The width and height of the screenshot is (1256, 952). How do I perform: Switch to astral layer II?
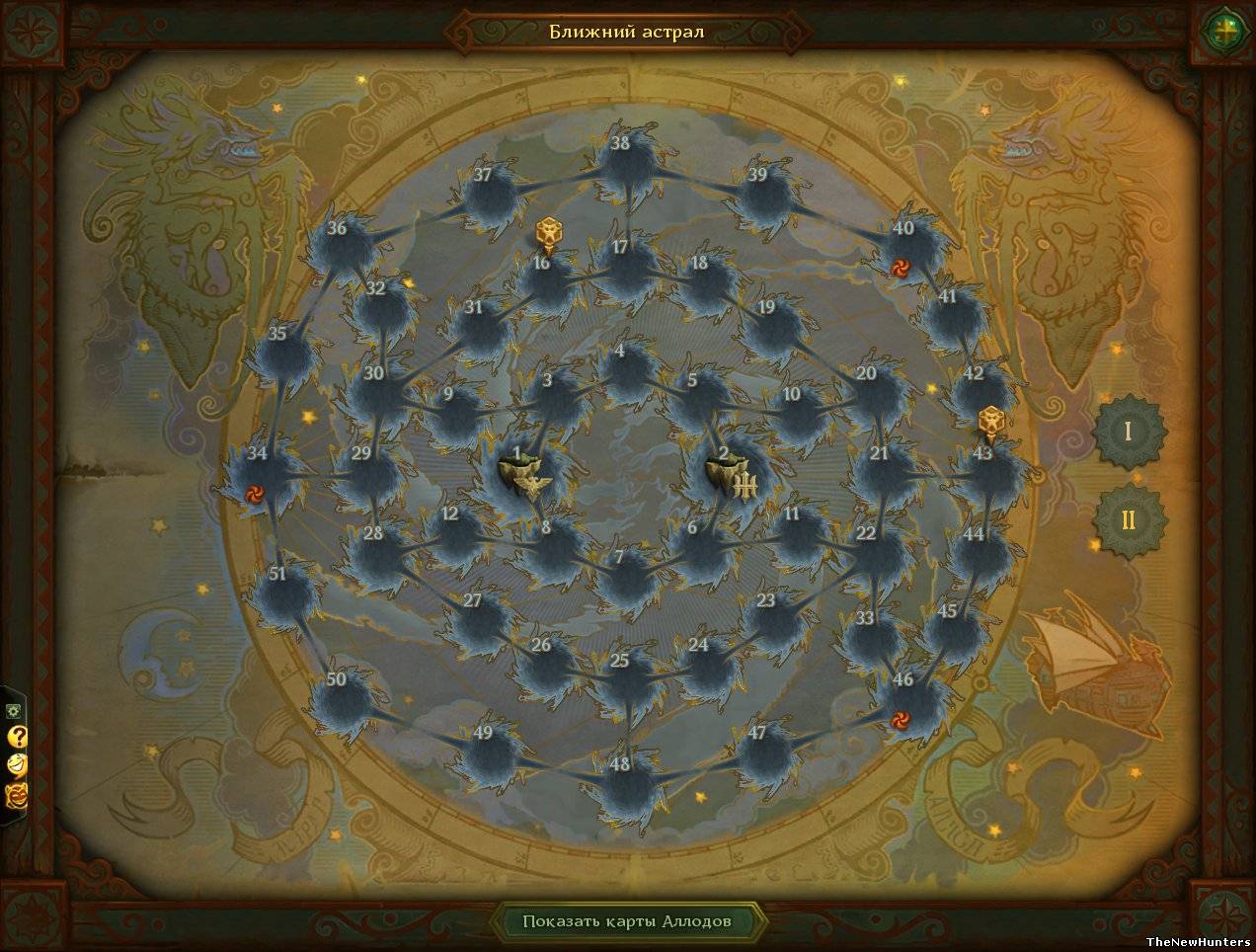(1129, 519)
